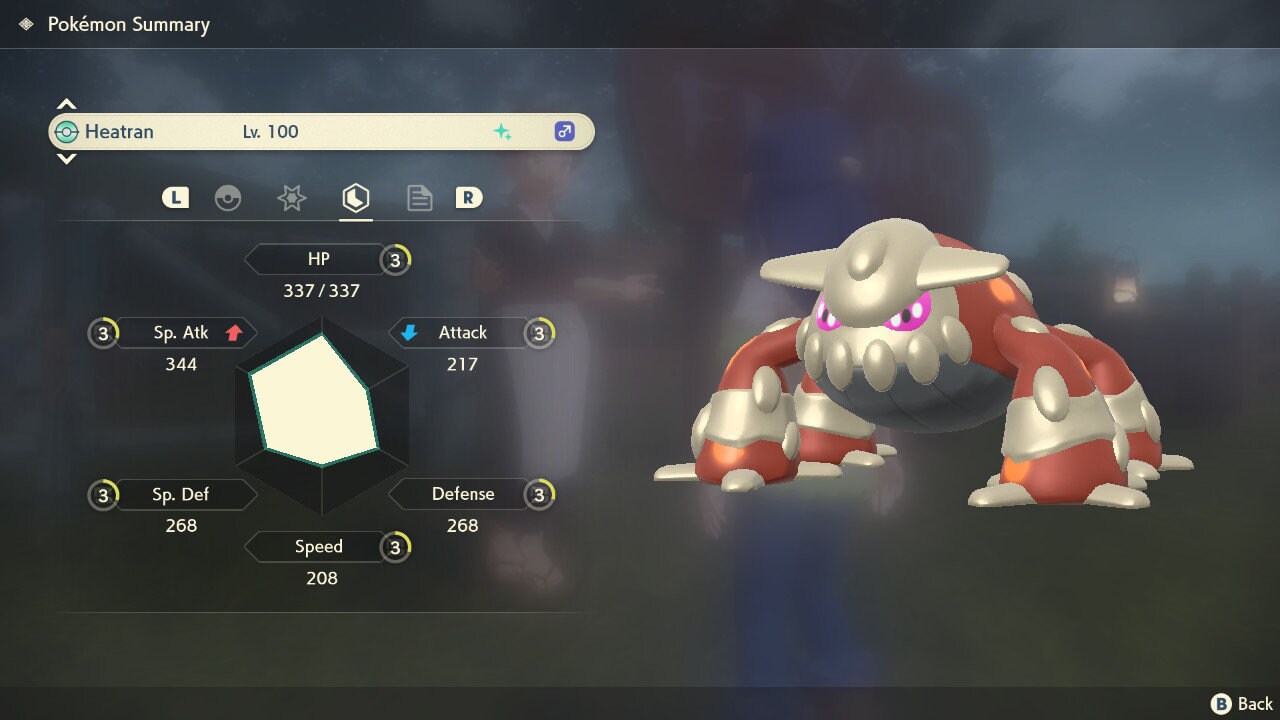
Task: Switch to the Poké Ball general info tab
Action: 228,198
